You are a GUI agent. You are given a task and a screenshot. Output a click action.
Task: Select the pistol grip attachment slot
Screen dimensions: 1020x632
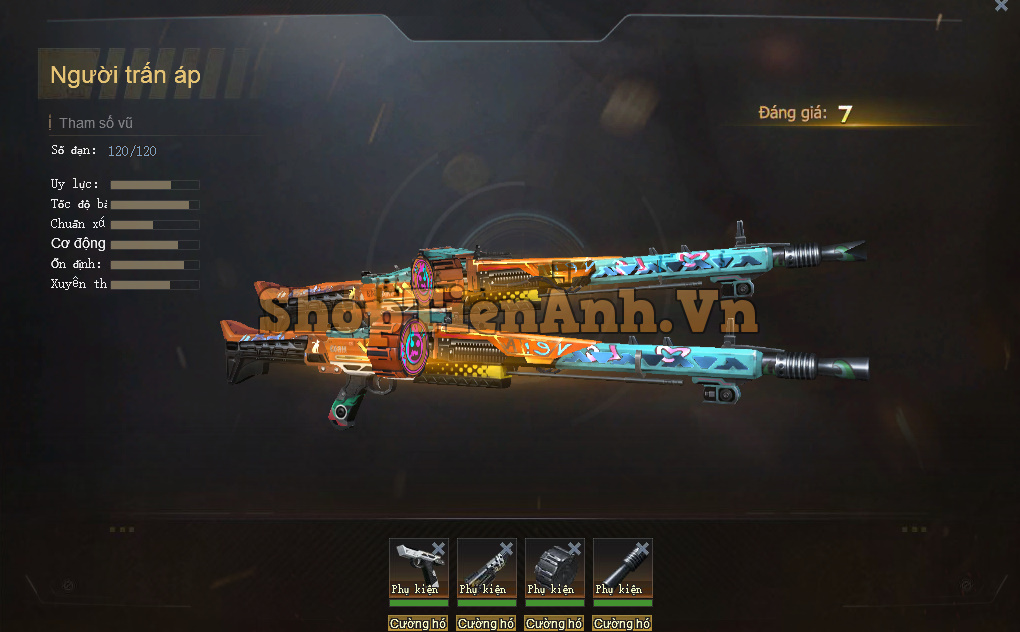[416, 565]
